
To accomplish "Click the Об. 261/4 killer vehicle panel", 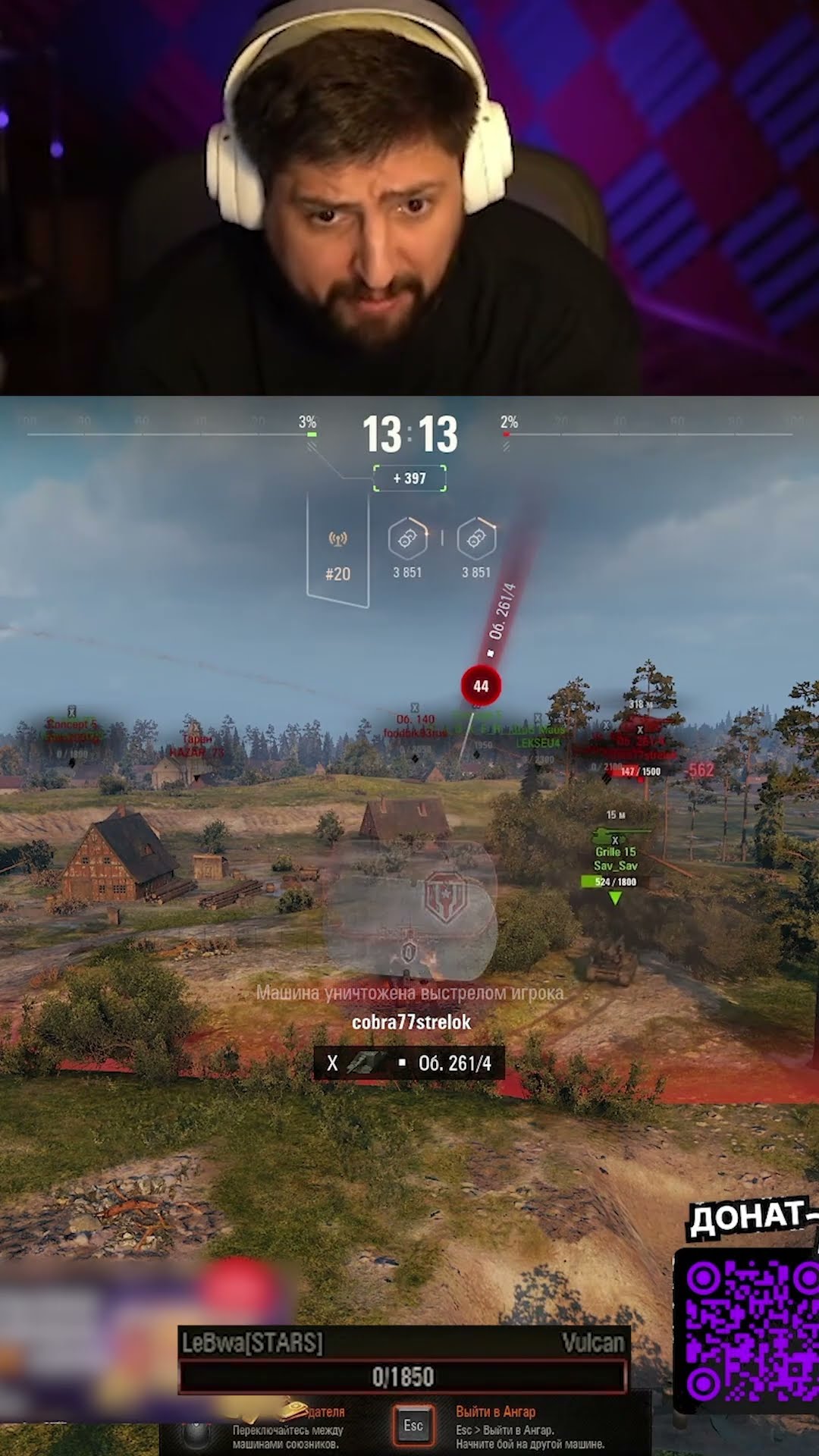I will pos(409,1063).
